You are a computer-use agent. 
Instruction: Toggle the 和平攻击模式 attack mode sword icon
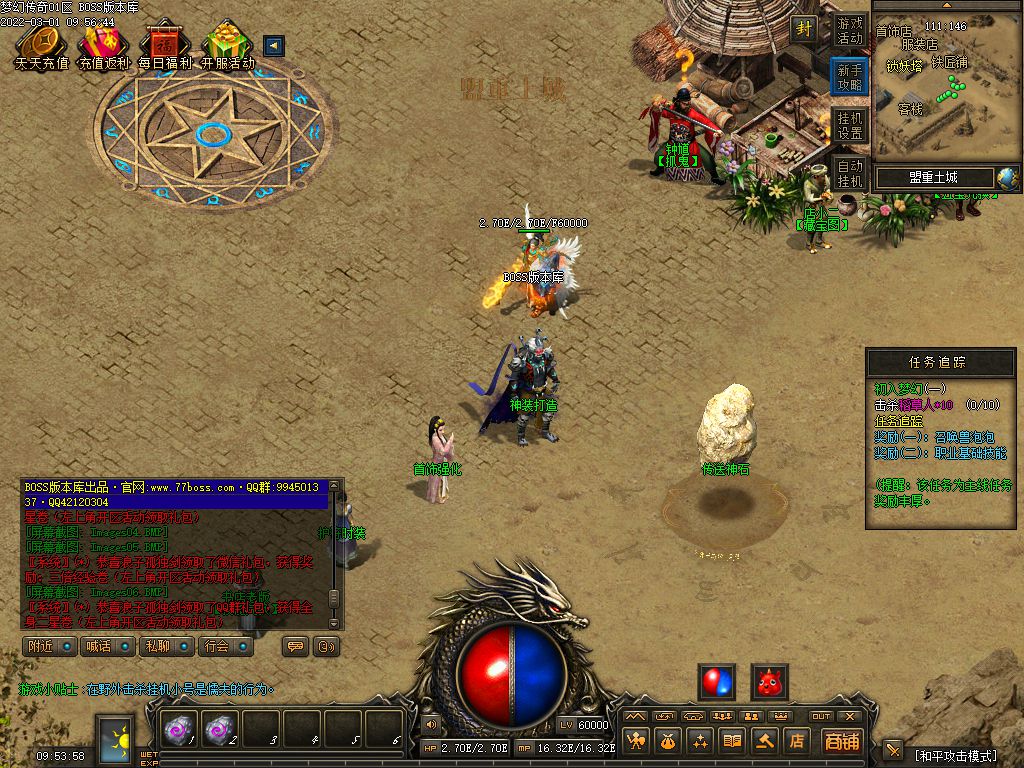[x=893, y=749]
